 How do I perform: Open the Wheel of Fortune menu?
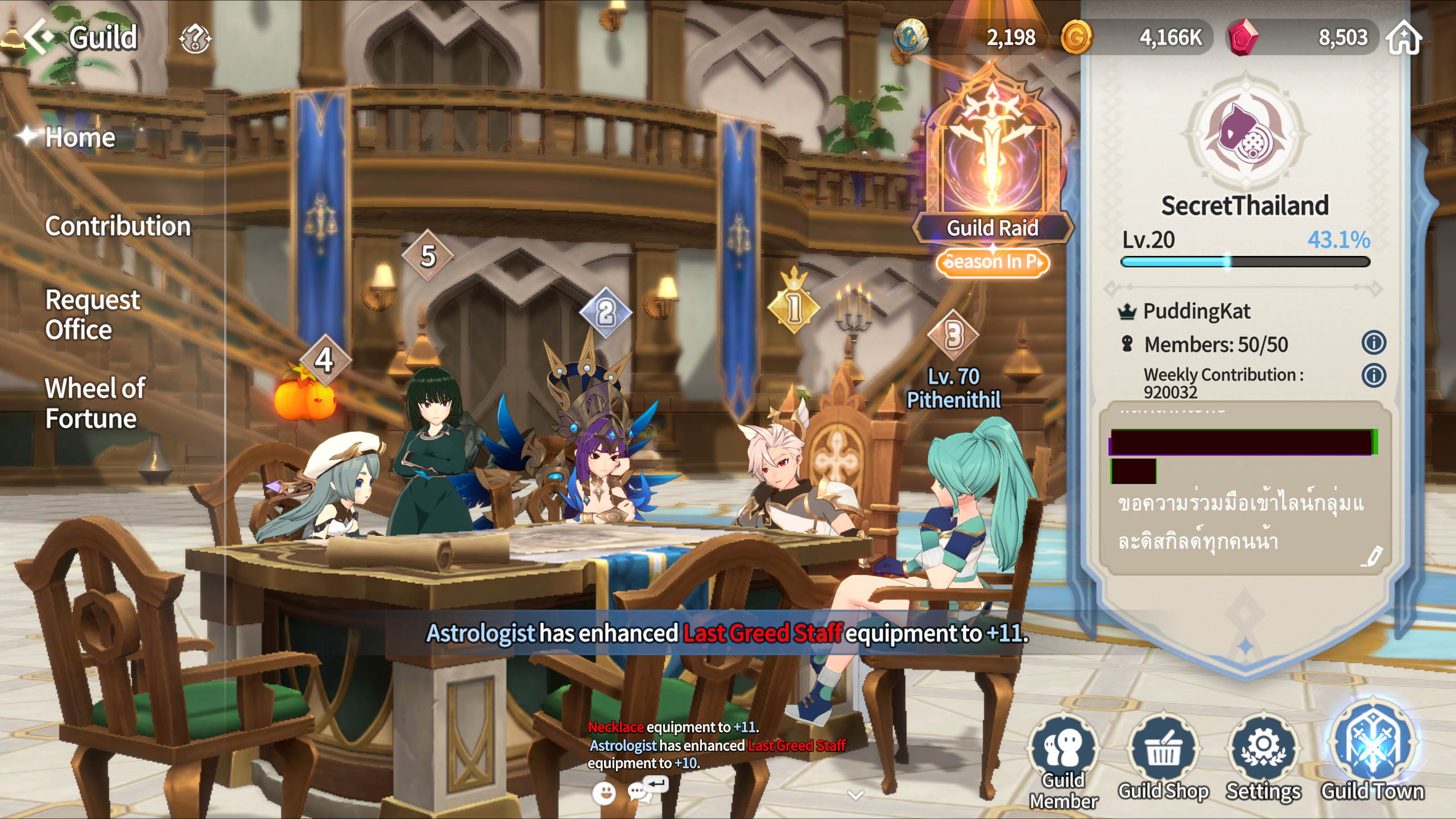click(x=95, y=403)
